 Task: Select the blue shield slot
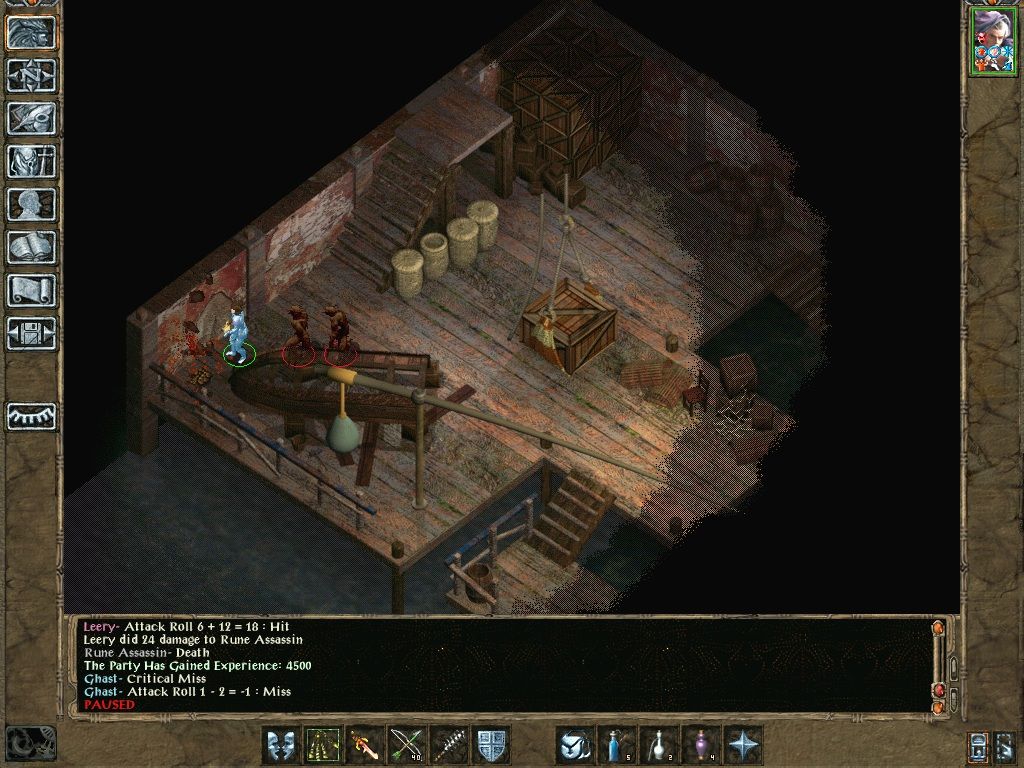coord(491,745)
